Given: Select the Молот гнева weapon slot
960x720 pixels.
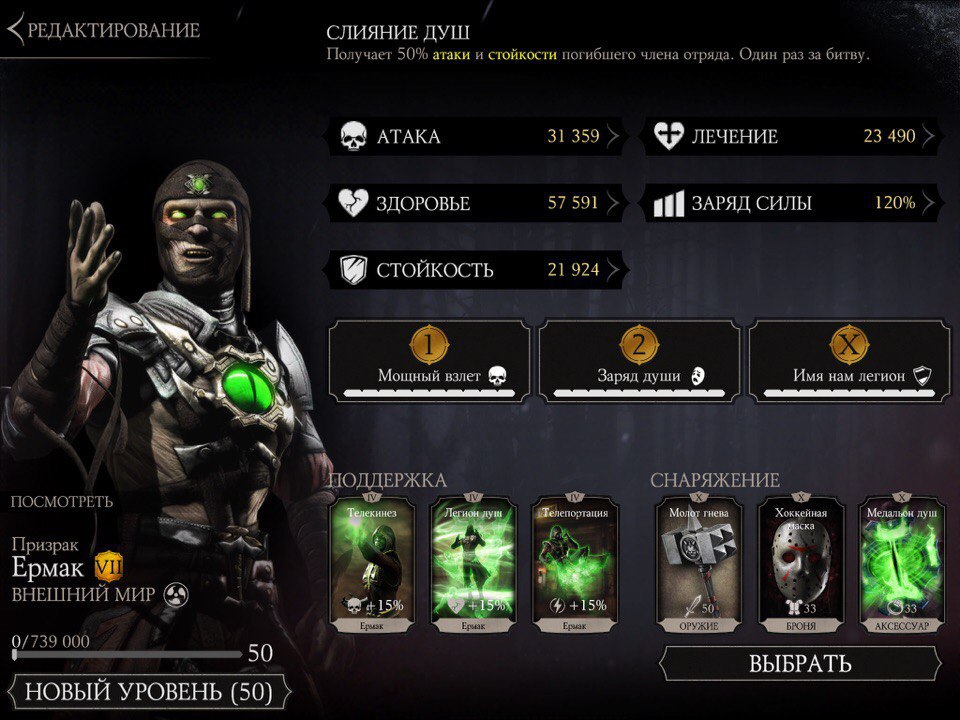Looking at the screenshot, I should pos(699,565).
